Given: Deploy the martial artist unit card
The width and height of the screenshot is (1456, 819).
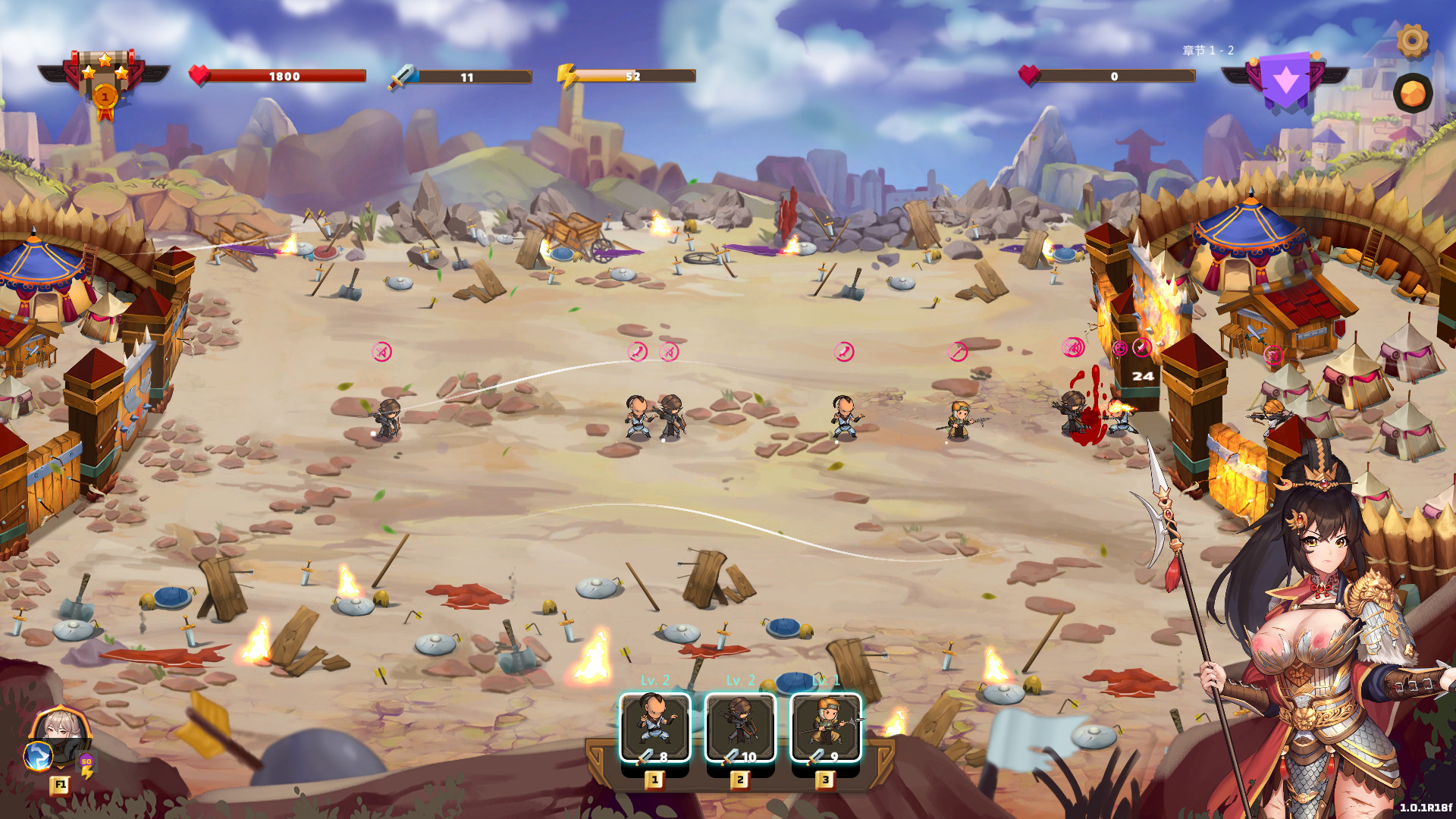Looking at the screenshot, I should point(655,726).
